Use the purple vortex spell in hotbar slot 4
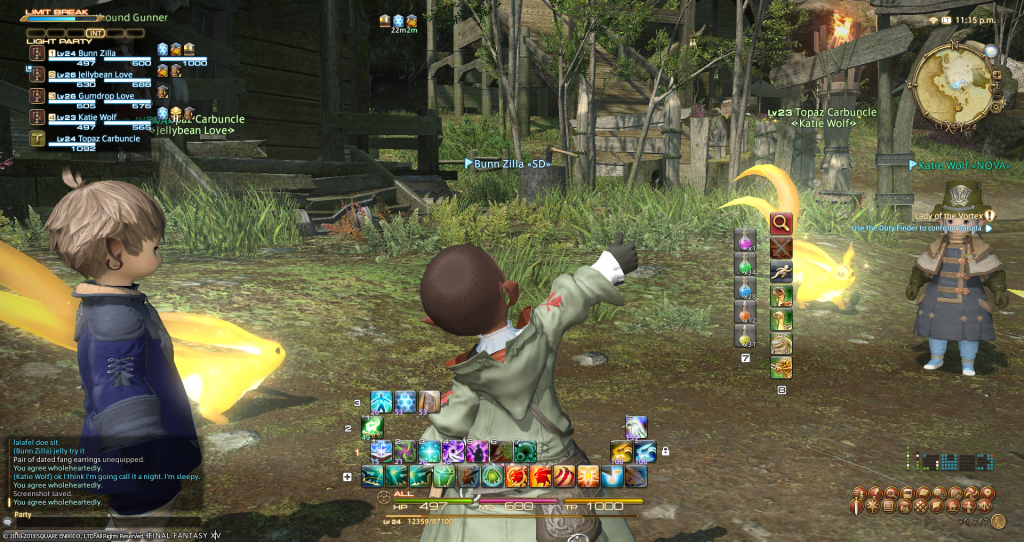The width and height of the screenshot is (1024, 542). tap(454, 452)
